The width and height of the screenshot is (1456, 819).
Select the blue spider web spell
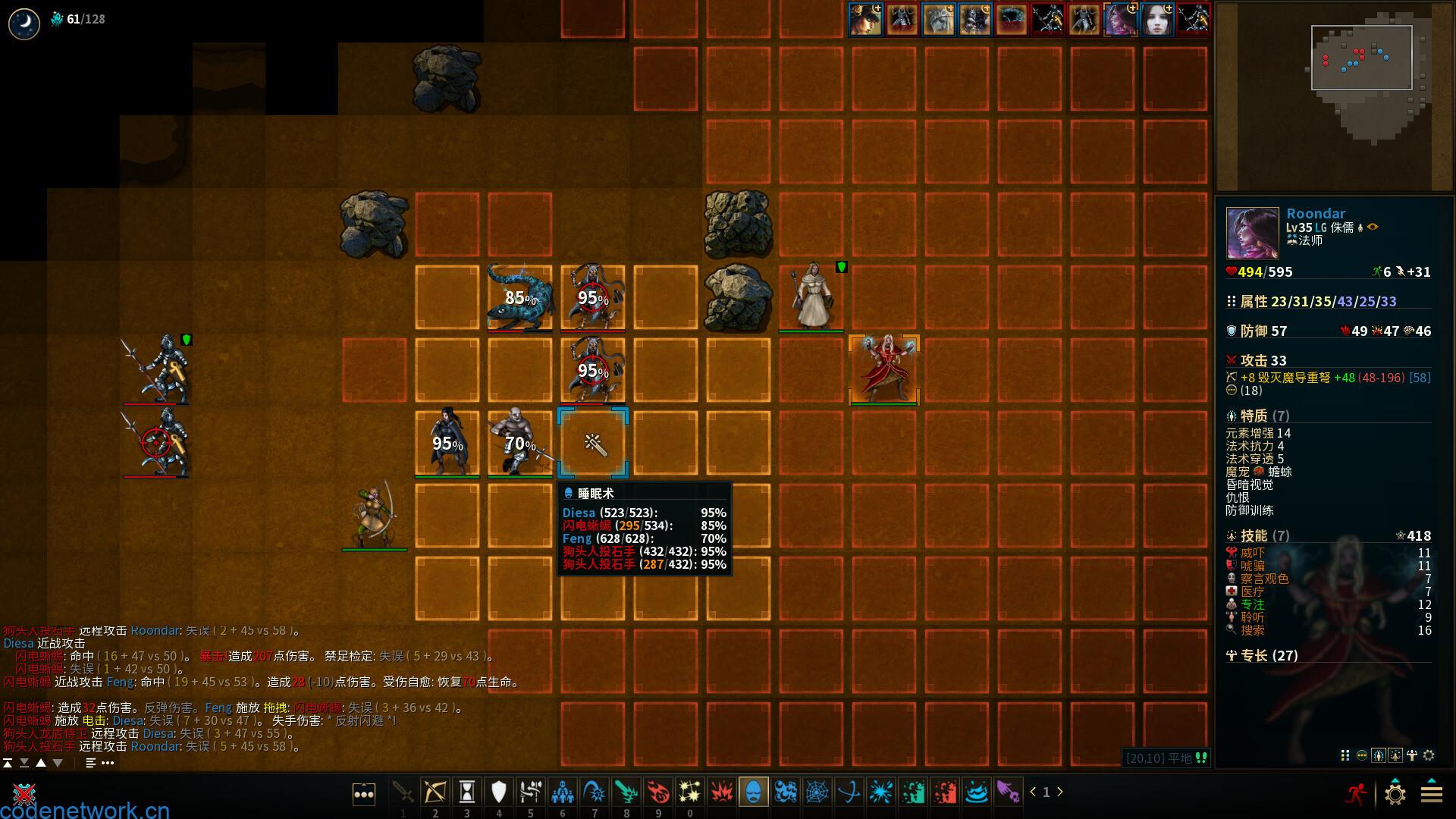pyautogui.click(x=817, y=792)
